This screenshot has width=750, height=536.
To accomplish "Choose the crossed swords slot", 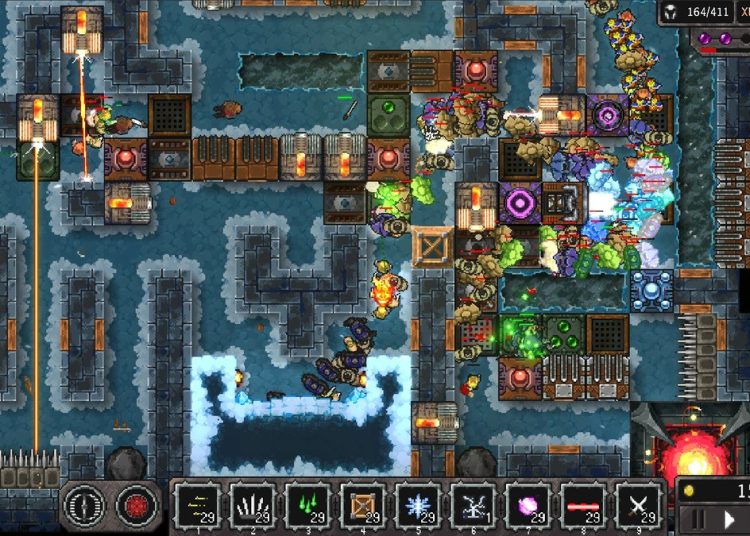I will [x=638, y=505].
